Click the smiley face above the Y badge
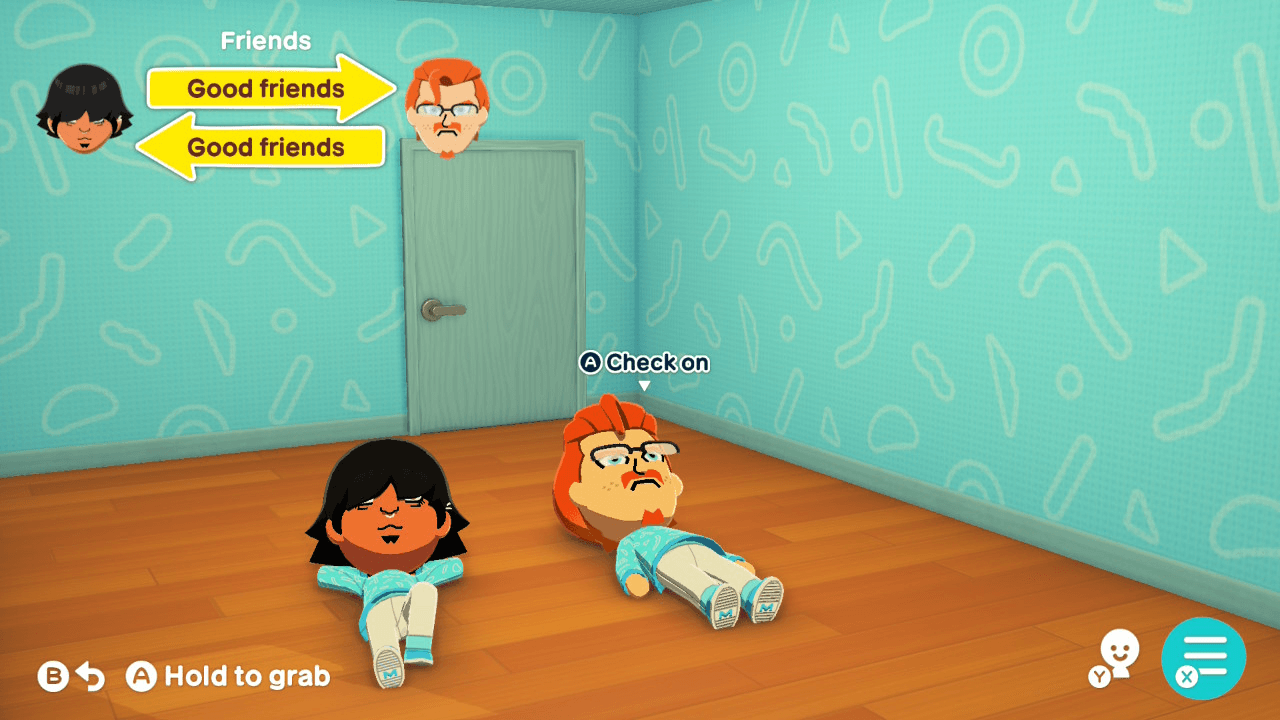The height and width of the screenshot is (720, 1280). tap(1118, 648)
